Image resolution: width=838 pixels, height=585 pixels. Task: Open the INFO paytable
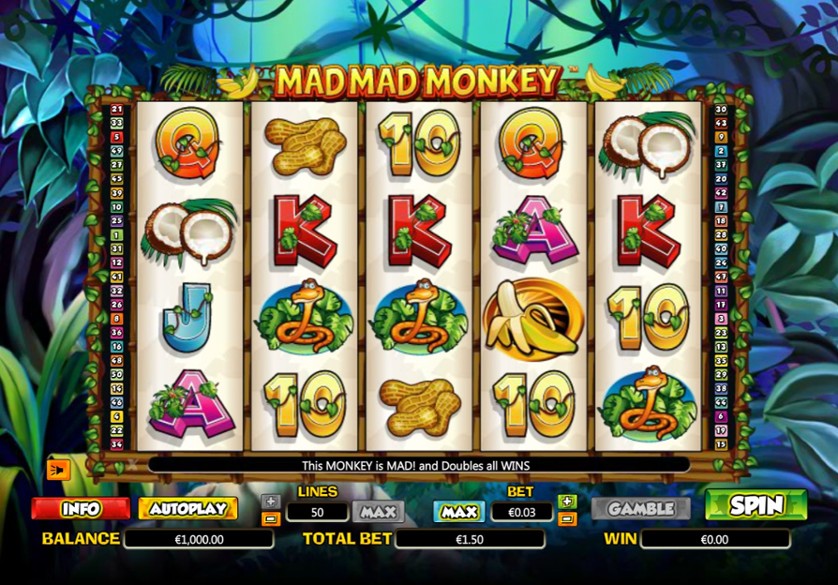80,508
